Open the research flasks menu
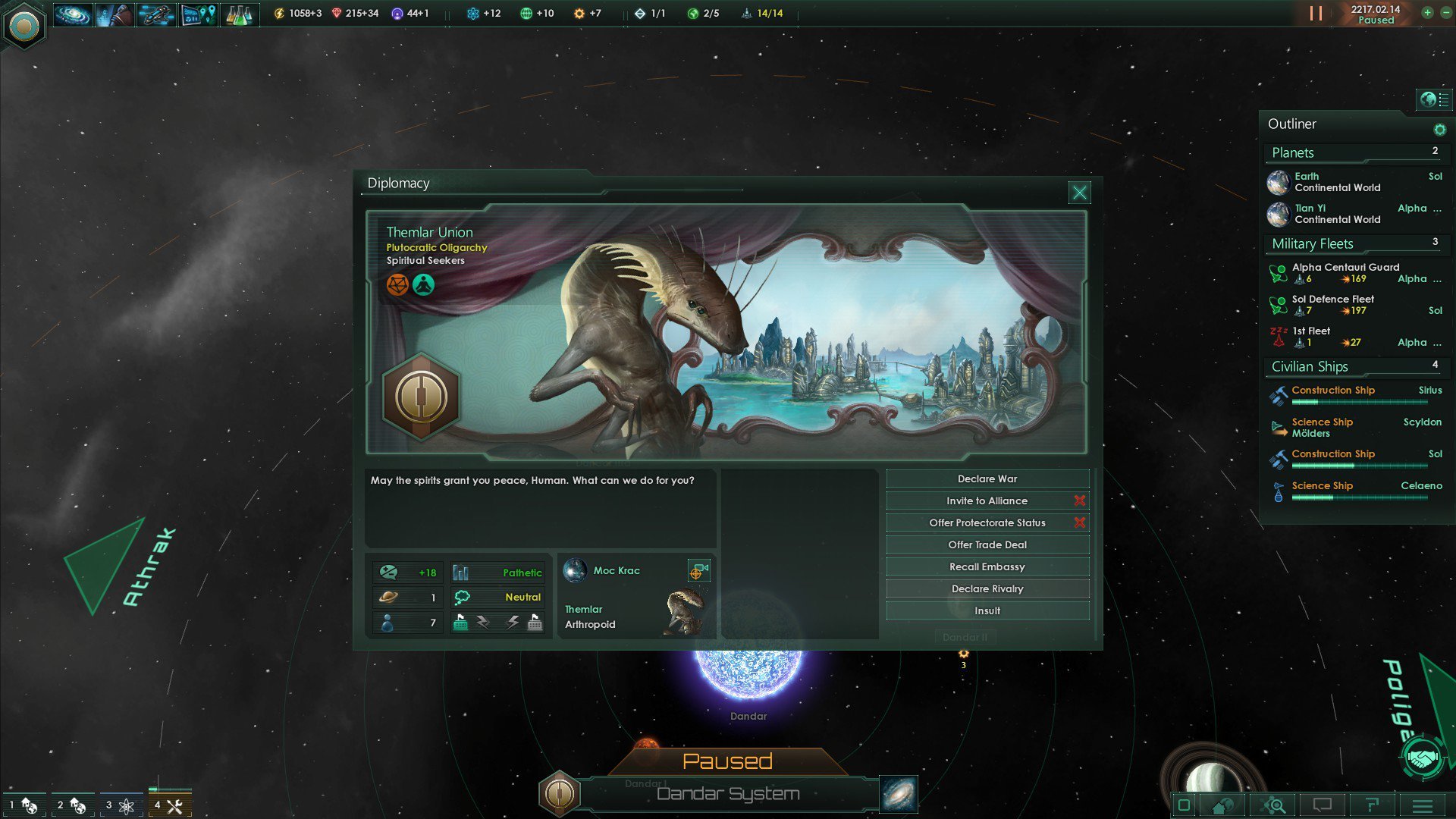 (x=238, y=14)
